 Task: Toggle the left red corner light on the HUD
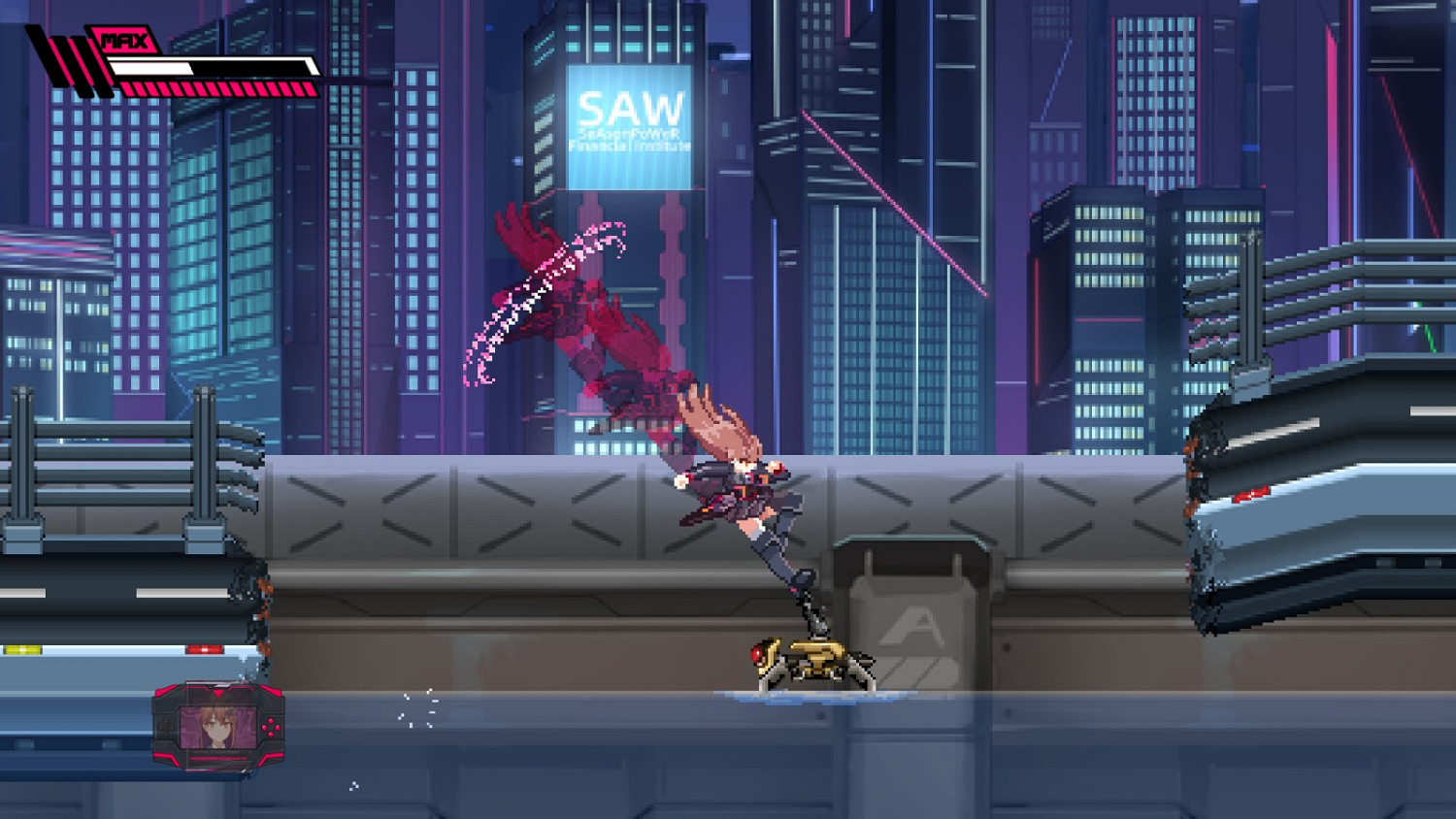coord(163,691)
